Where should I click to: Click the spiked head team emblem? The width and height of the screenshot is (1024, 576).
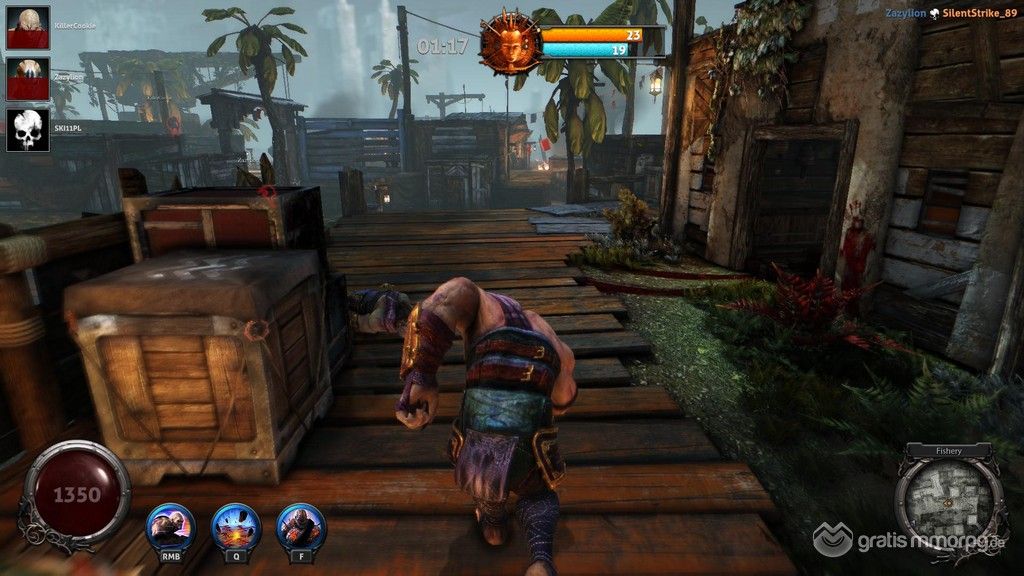point(507,42)
